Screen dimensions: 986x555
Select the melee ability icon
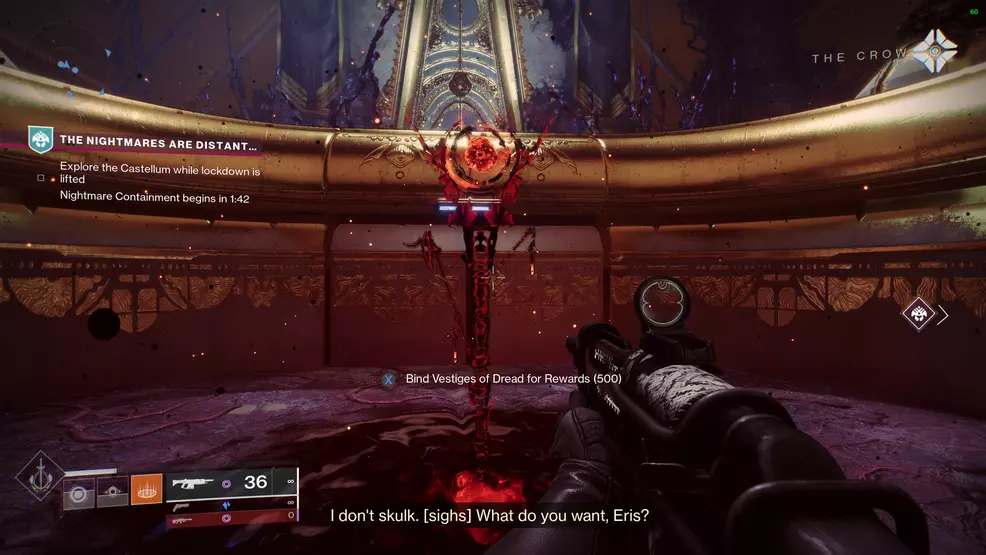[x=112, y=491]
